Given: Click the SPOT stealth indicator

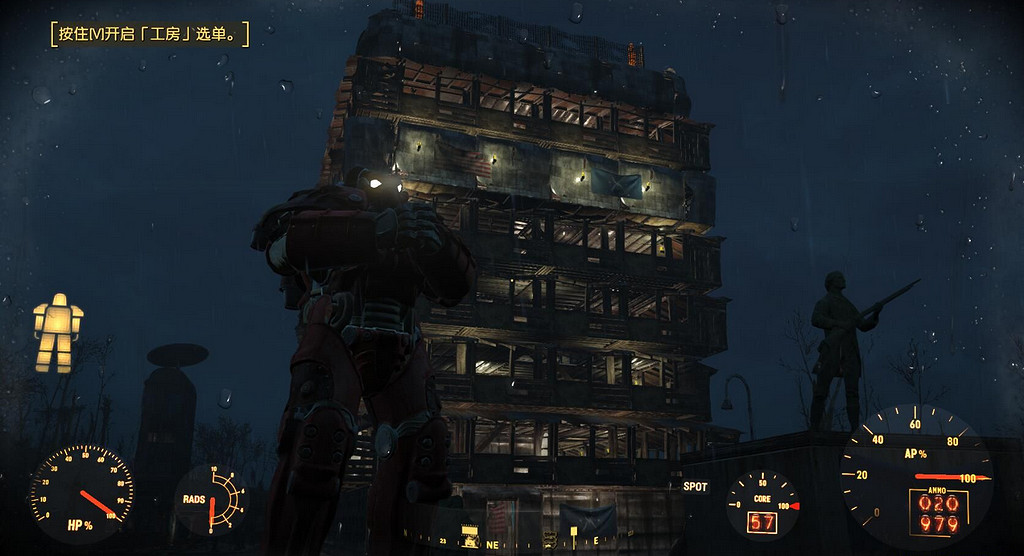Looking at the screenshot, I should coord(695,487).
